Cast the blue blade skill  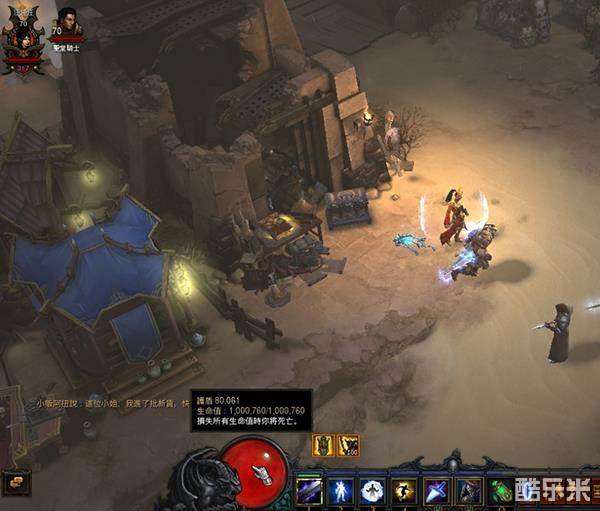coord(437,491)
